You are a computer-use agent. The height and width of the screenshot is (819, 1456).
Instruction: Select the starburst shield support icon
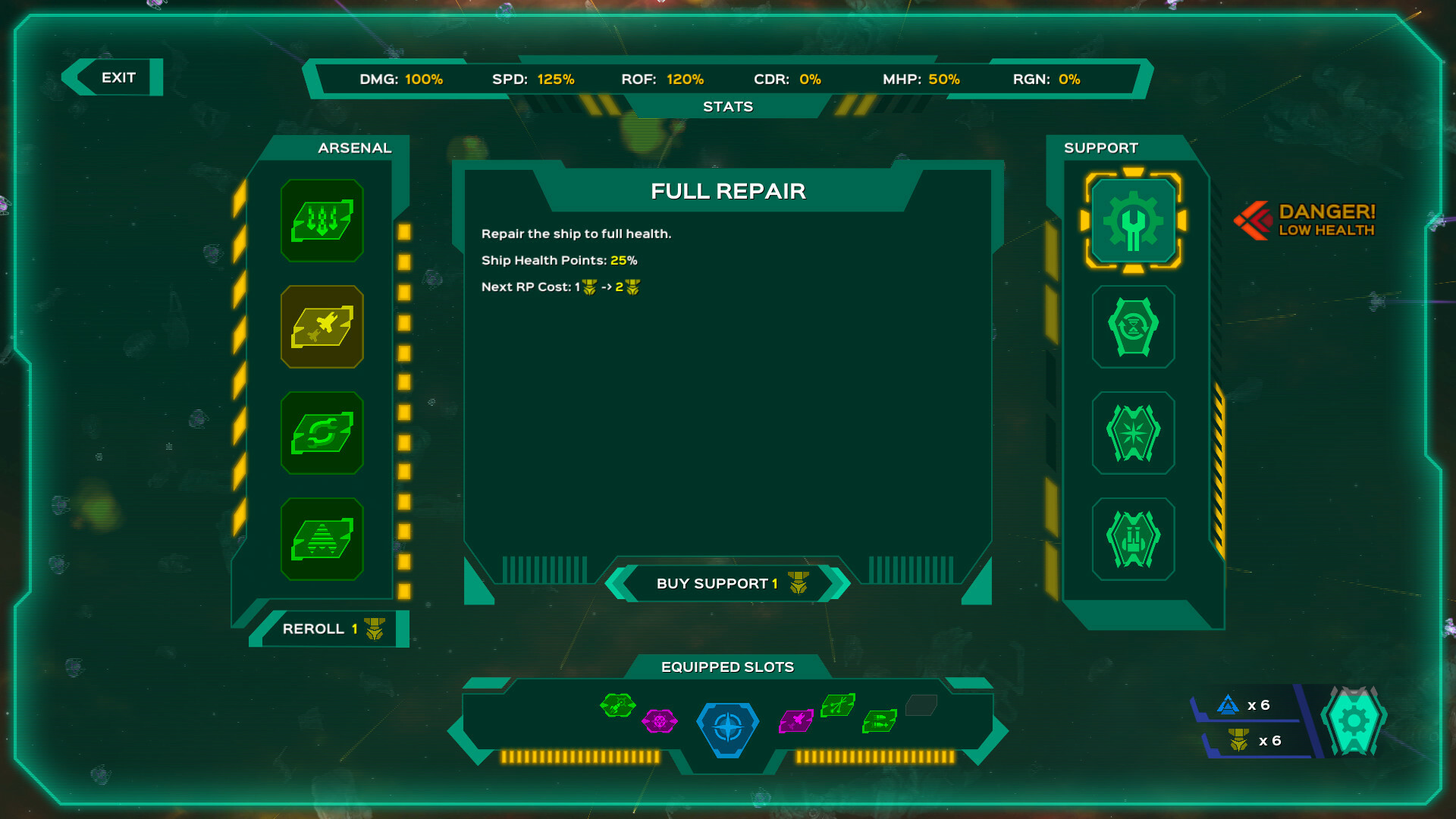pyautogui.click(x=1132, y=433)
